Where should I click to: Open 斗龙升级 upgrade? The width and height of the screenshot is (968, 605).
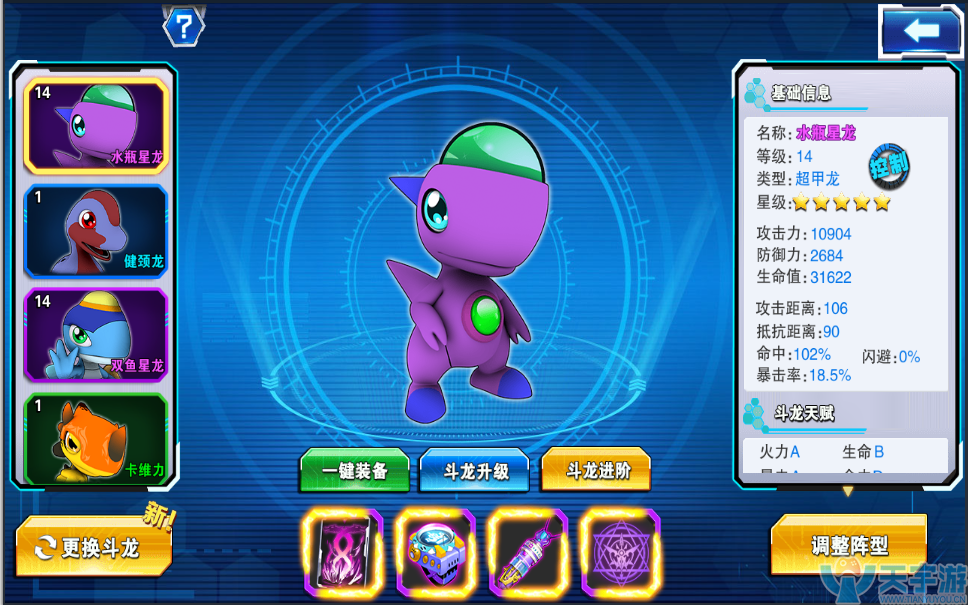(x=475, y=472)
